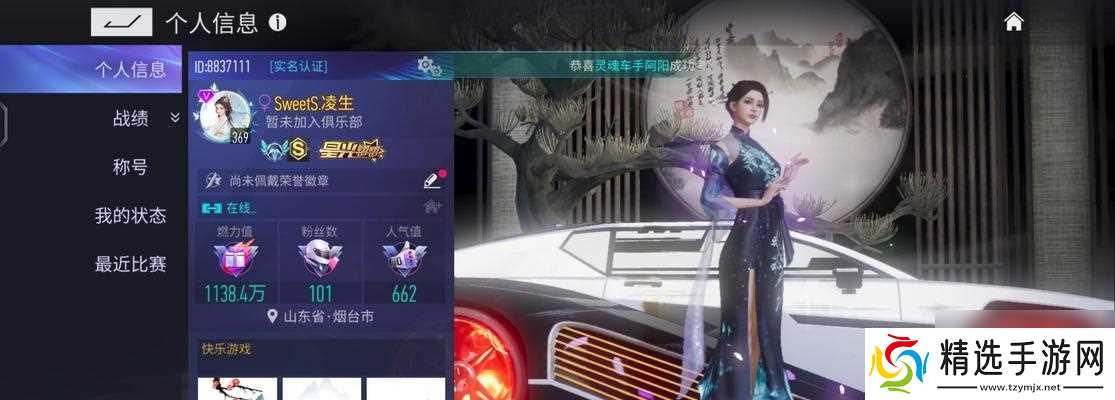
Task: Edit the honor badge with the pencil icon
Action: click(x=431, y=181)
